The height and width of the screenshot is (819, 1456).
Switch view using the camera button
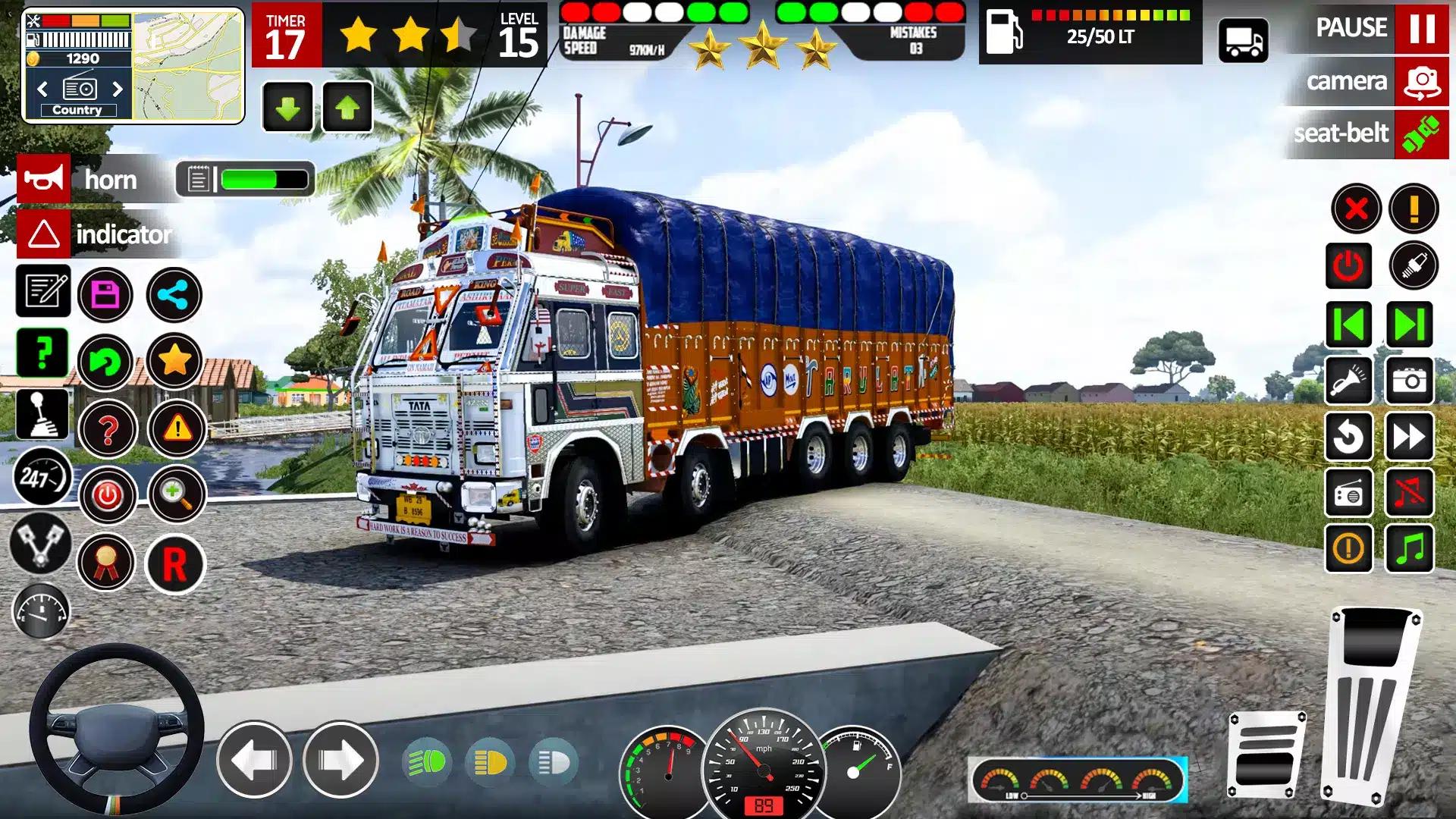[x=1421, y=81]
